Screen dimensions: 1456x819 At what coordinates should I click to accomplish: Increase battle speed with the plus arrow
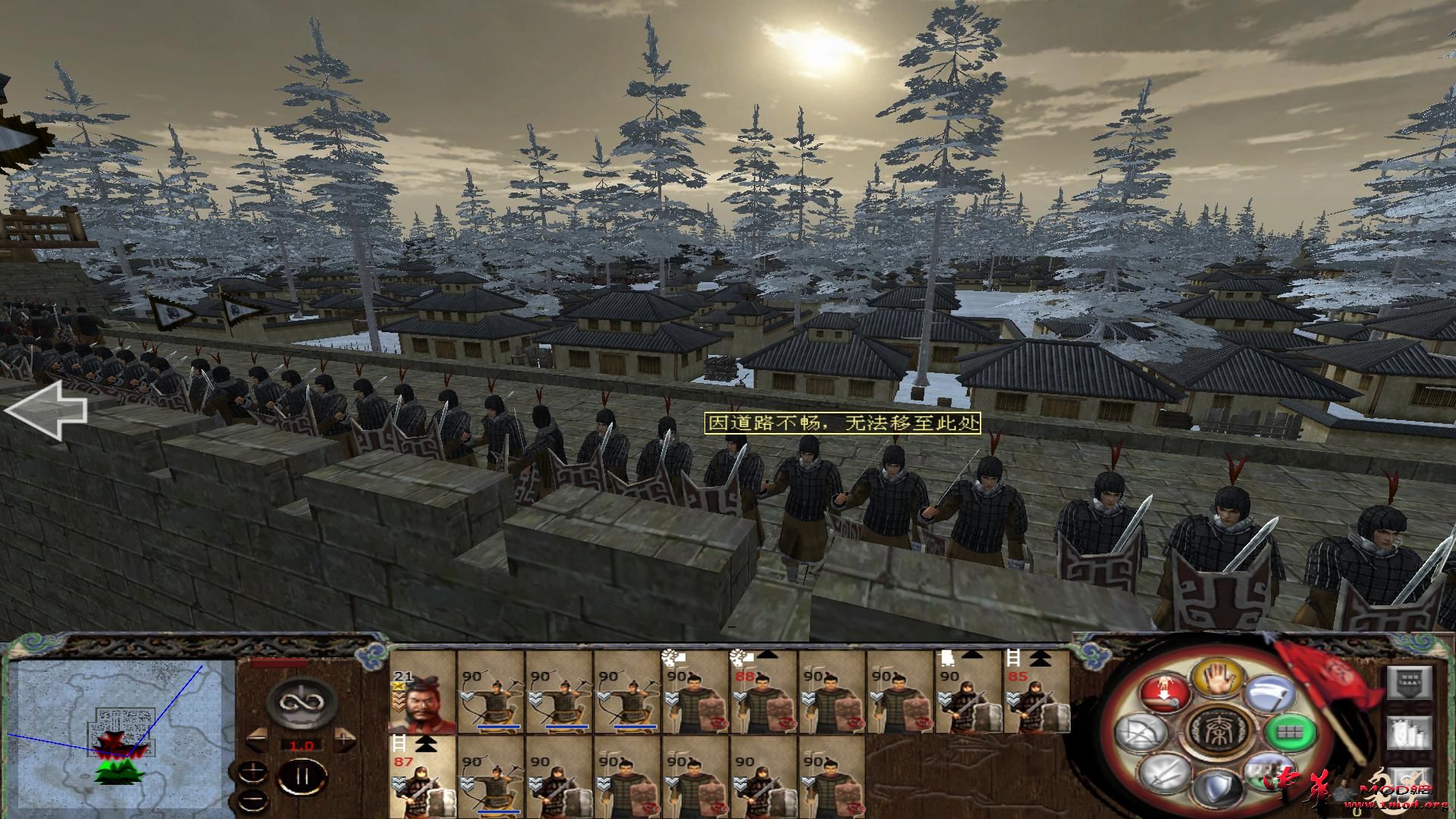tap(345, 737)
